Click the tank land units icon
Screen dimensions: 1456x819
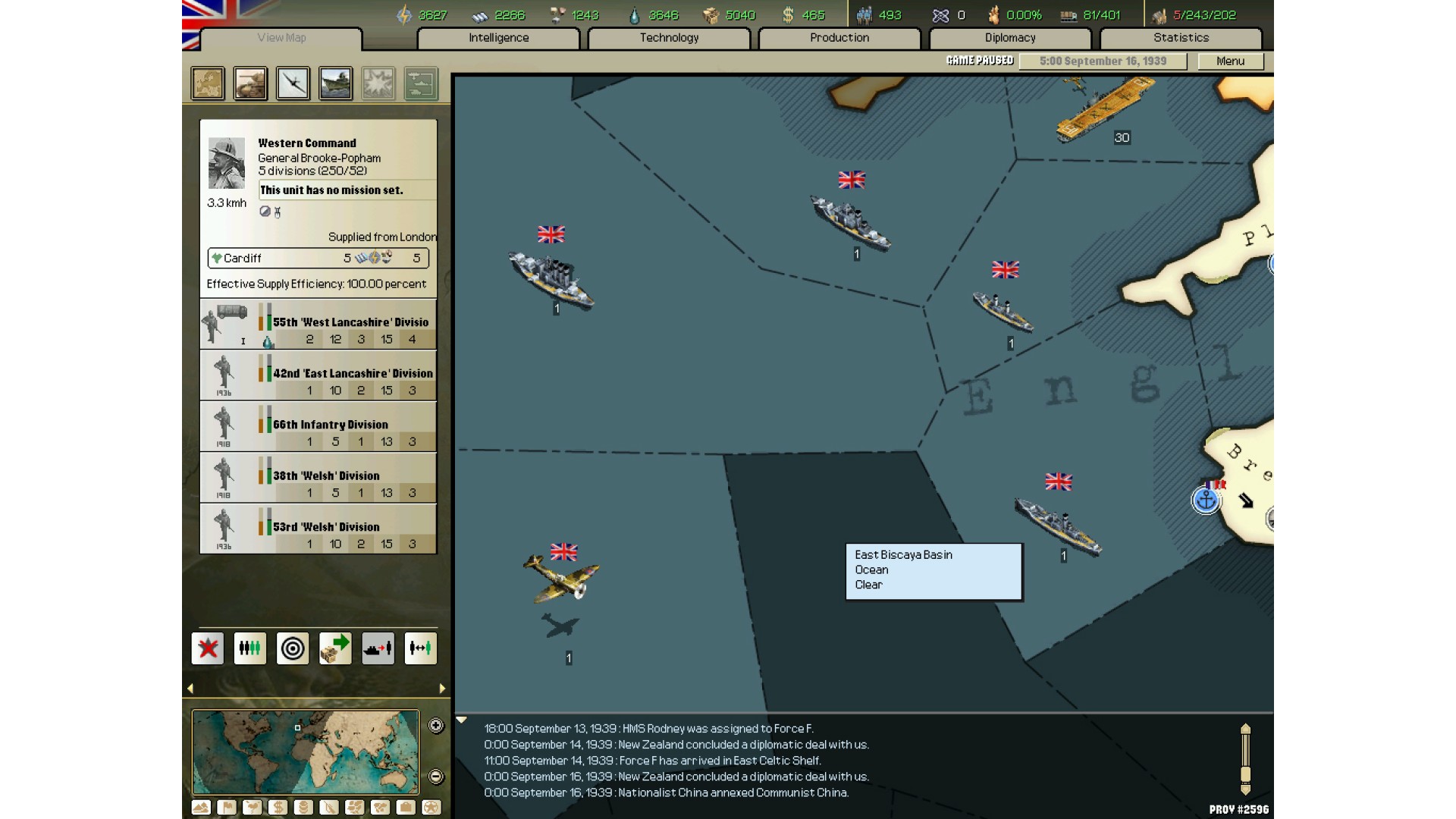(x=250, y=83)
